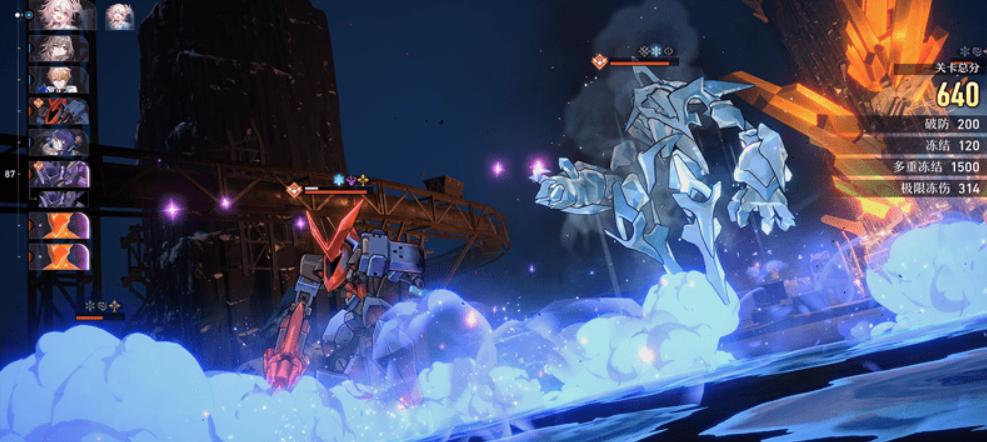Image resolution: width=987 pixels, height=442 pixels.
Task: Select the small pink-haired portrait beside turn bar
Action: tap(120, 15)
